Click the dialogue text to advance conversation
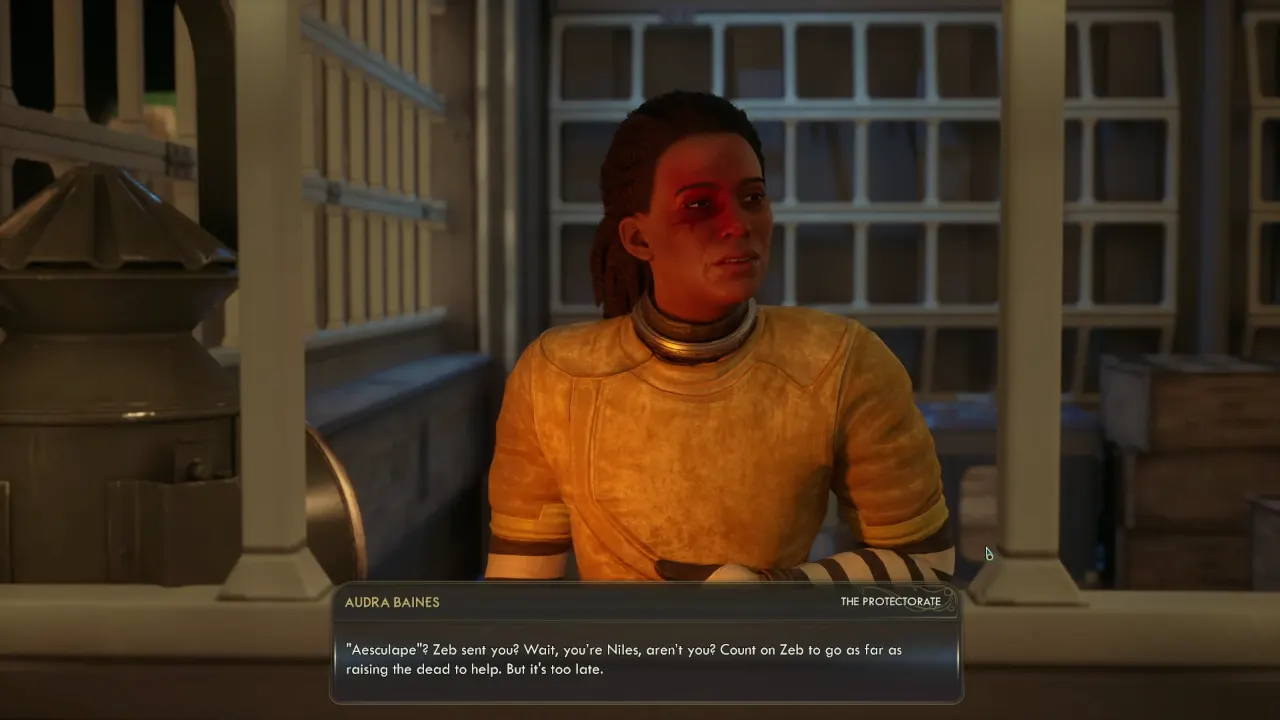 (644, 659)
